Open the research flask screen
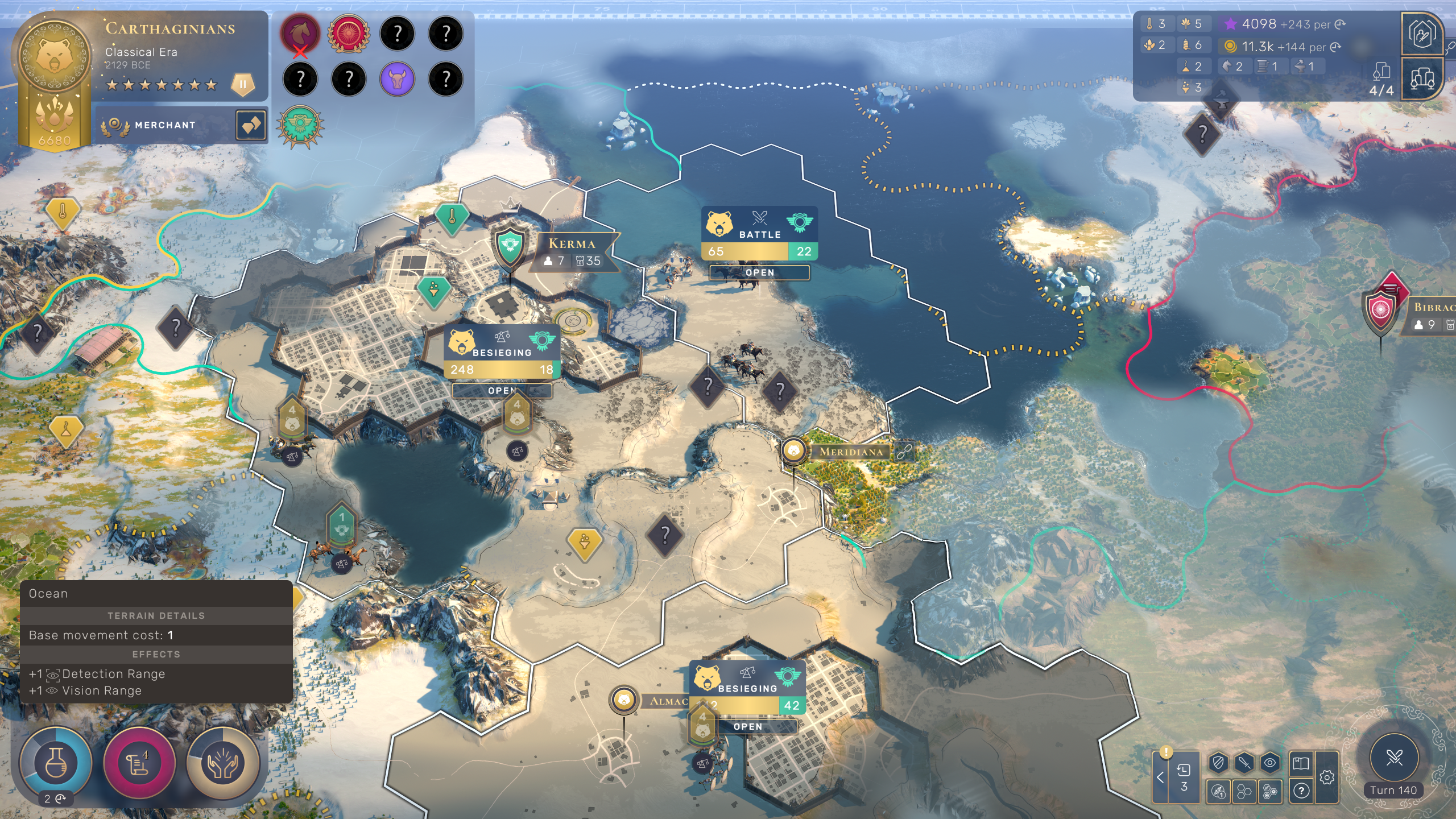This screenshot has height=819, width=1456. click(x=55, y=762)
